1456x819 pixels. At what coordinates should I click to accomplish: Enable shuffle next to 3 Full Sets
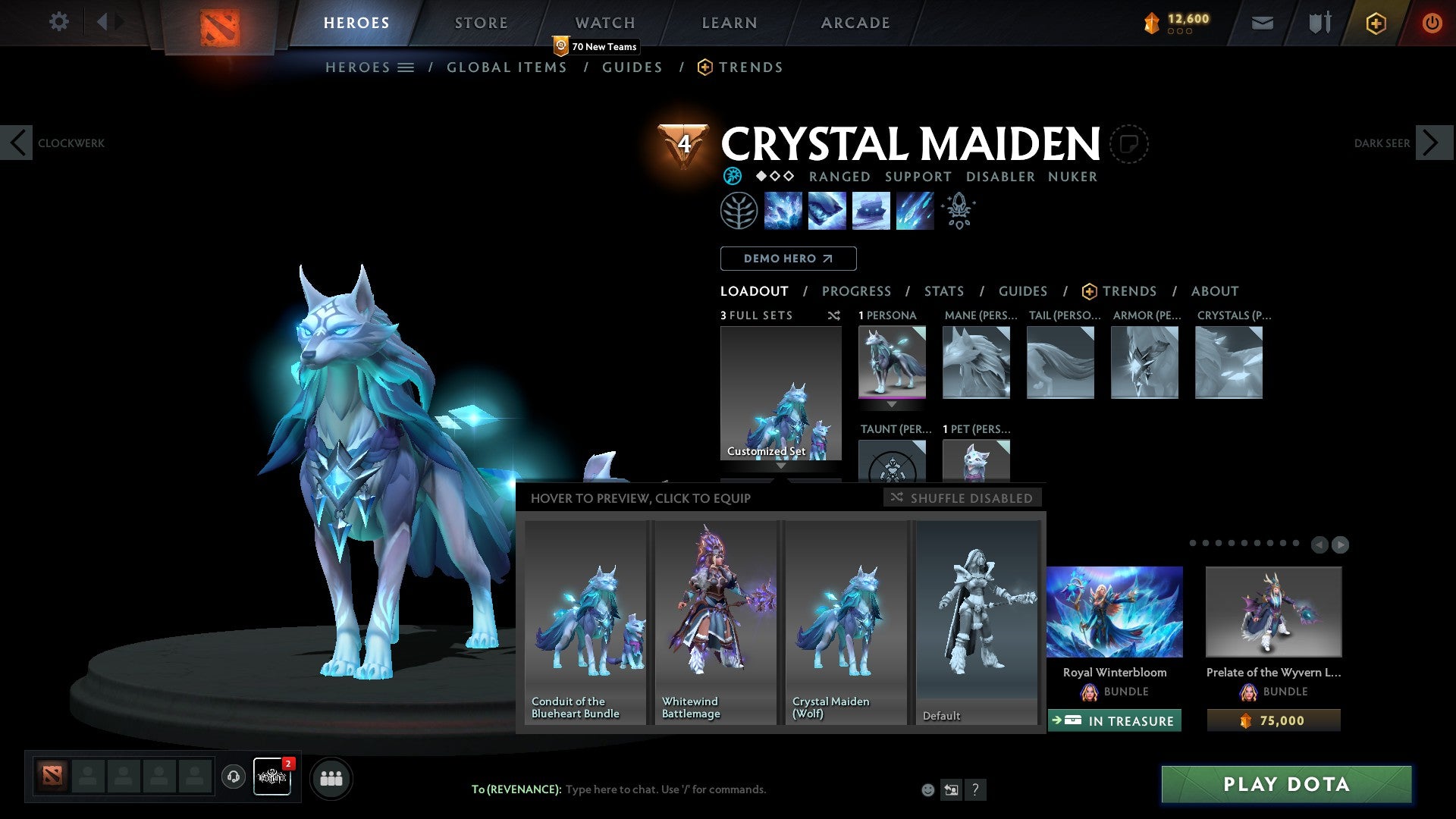pos(834,315)
